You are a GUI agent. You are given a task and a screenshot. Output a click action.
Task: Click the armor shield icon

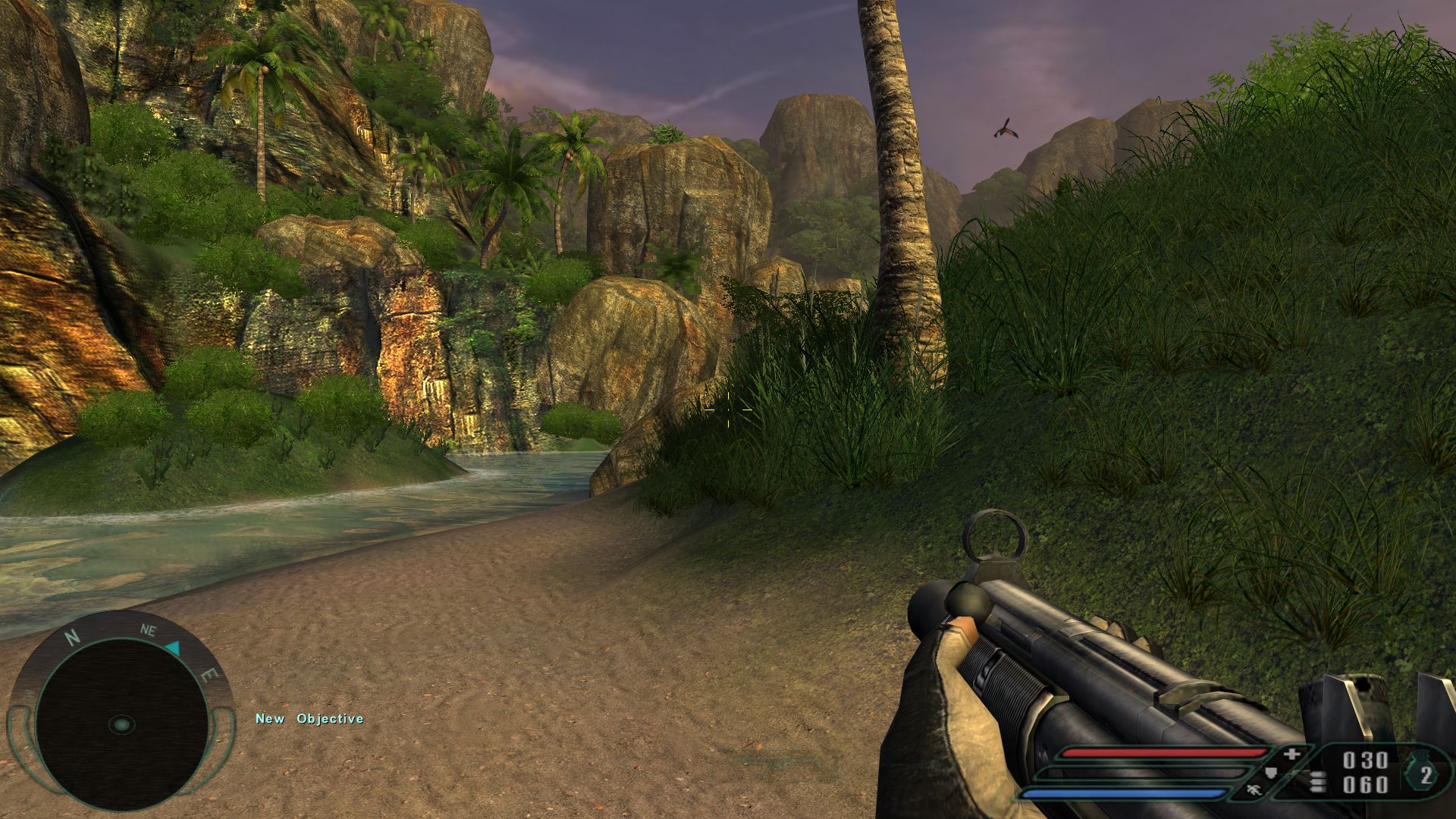click(1272, 773)
